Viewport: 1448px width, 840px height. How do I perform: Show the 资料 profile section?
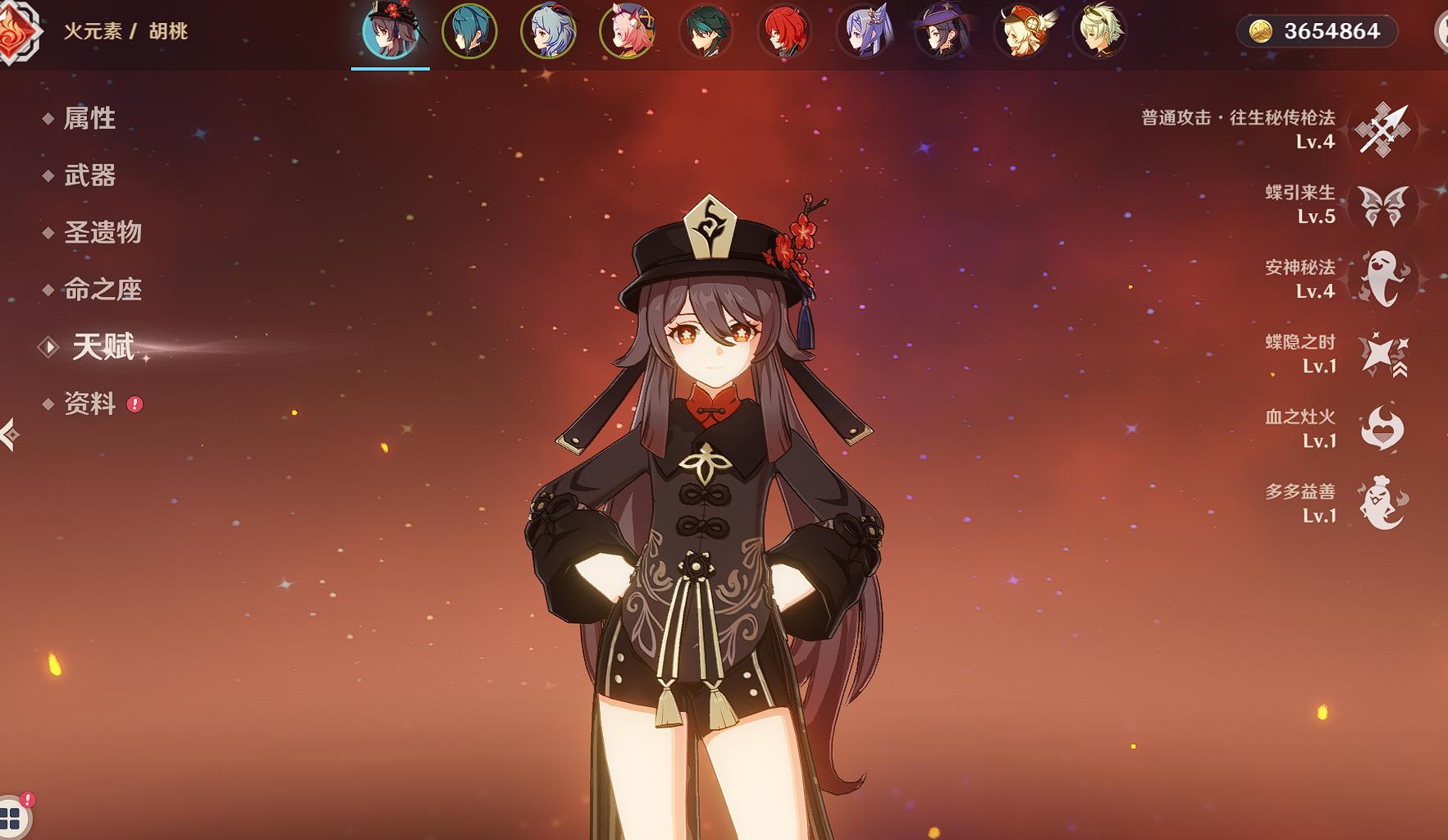[89, 404]
